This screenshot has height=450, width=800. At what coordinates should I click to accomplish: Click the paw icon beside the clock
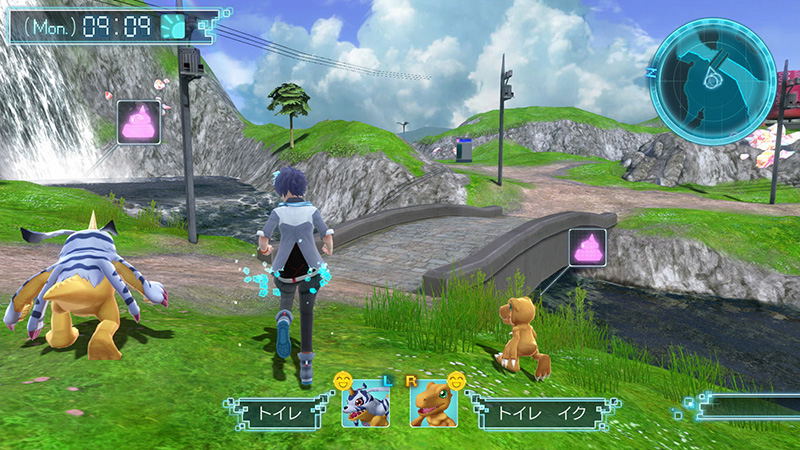click(174, 25)
